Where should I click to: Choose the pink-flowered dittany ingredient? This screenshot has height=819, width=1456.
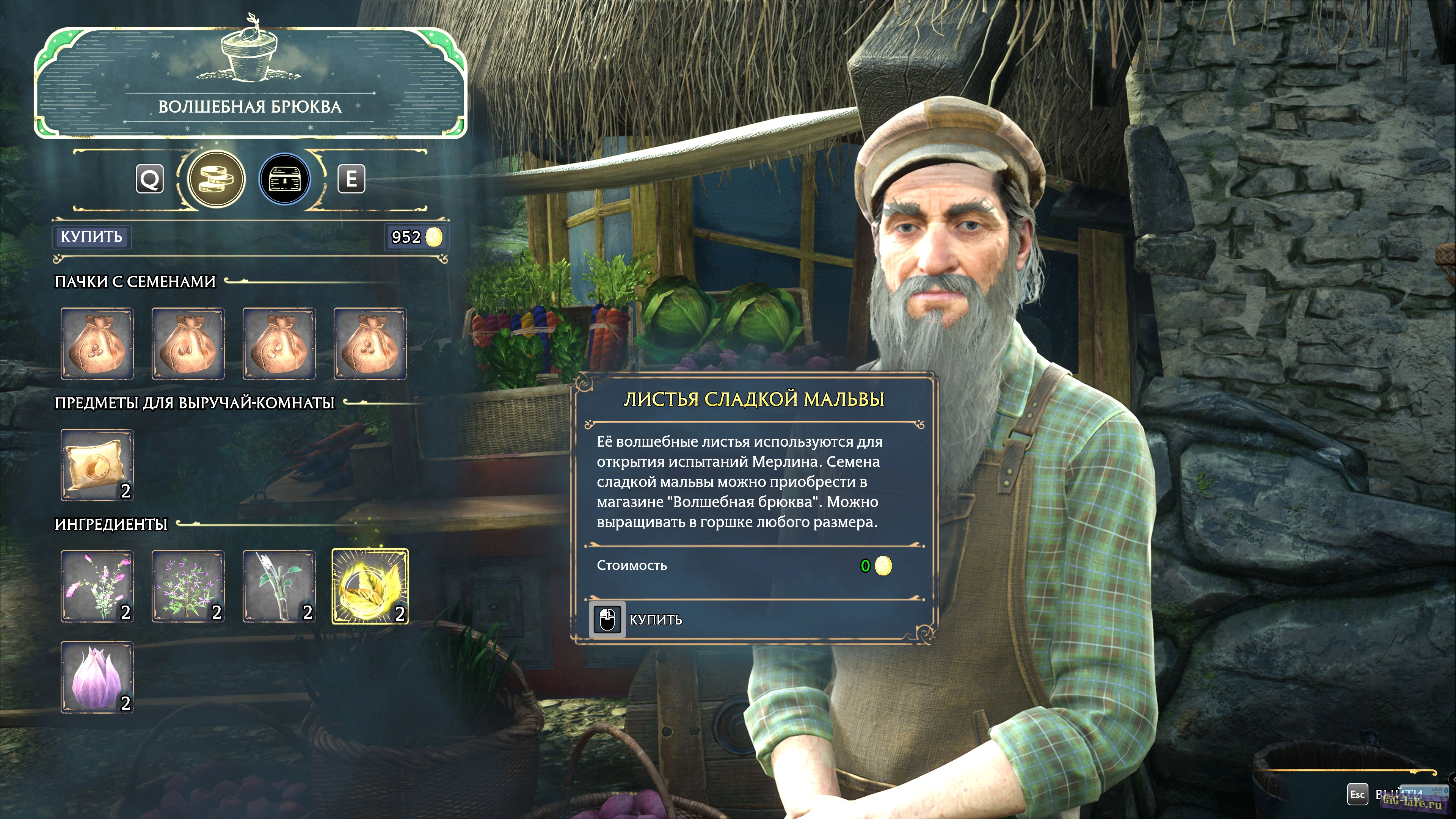[97, 586]
